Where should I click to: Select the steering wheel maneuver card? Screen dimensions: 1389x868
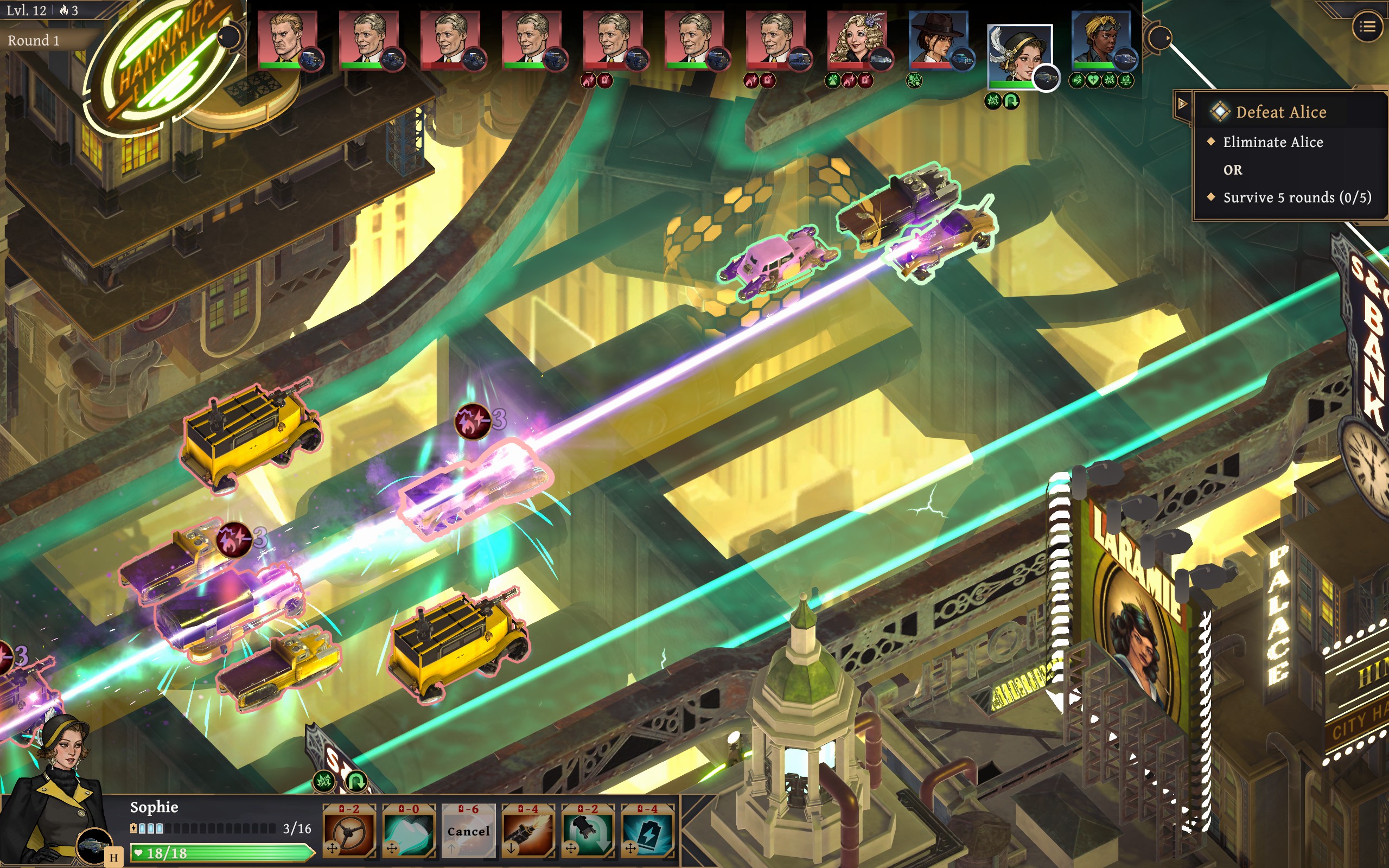tap(348, 834)
